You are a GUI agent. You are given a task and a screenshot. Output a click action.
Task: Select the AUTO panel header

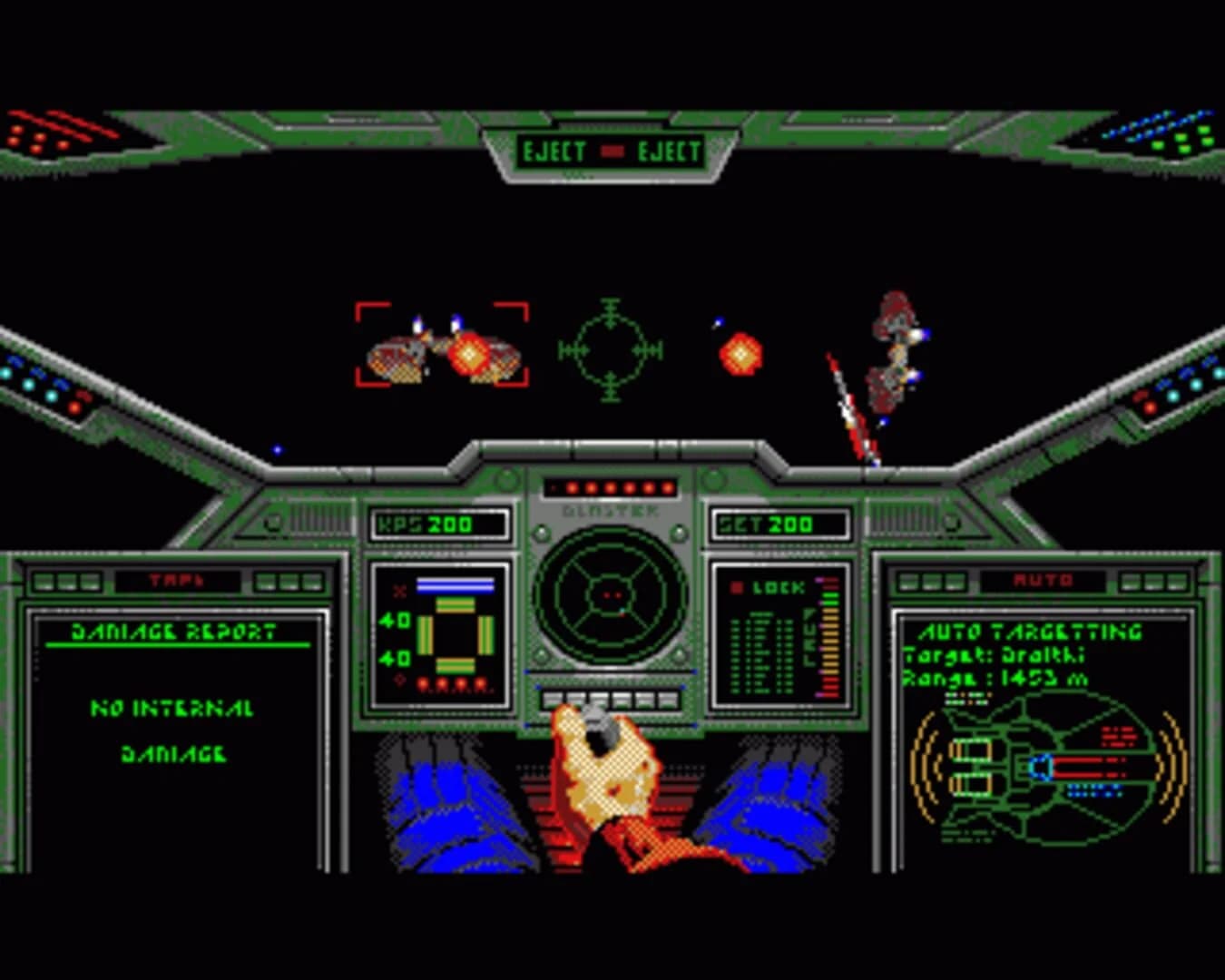coord(1045,578)
